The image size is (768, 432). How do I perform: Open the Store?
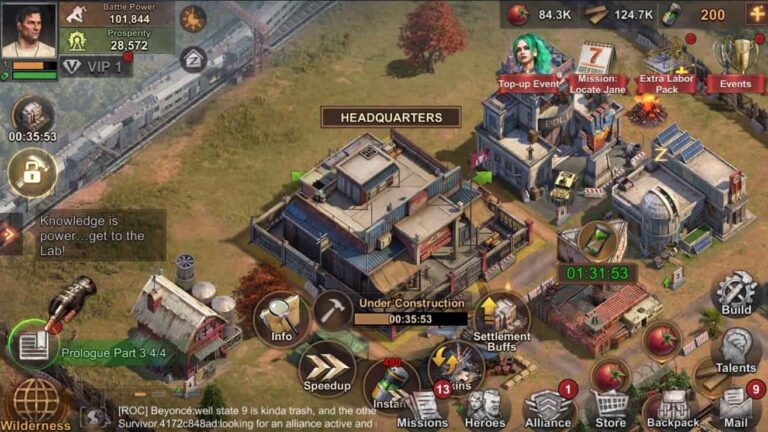tap(610, 408)
